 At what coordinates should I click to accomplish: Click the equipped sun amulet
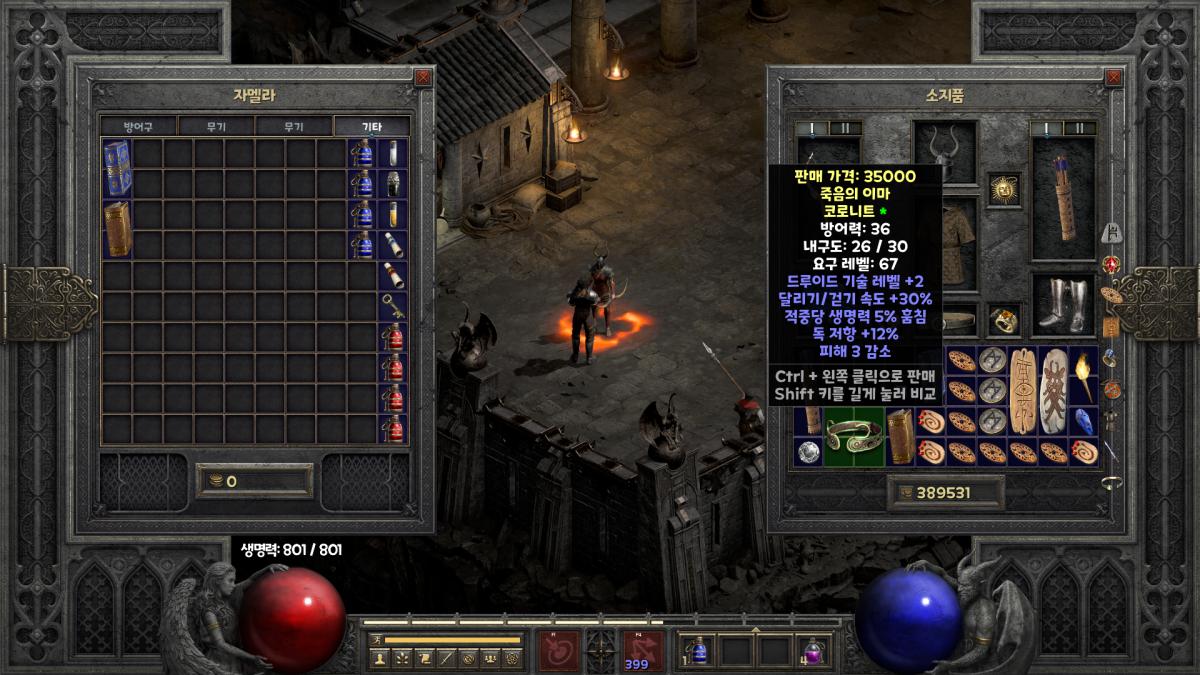click(x=1004, y=188)
